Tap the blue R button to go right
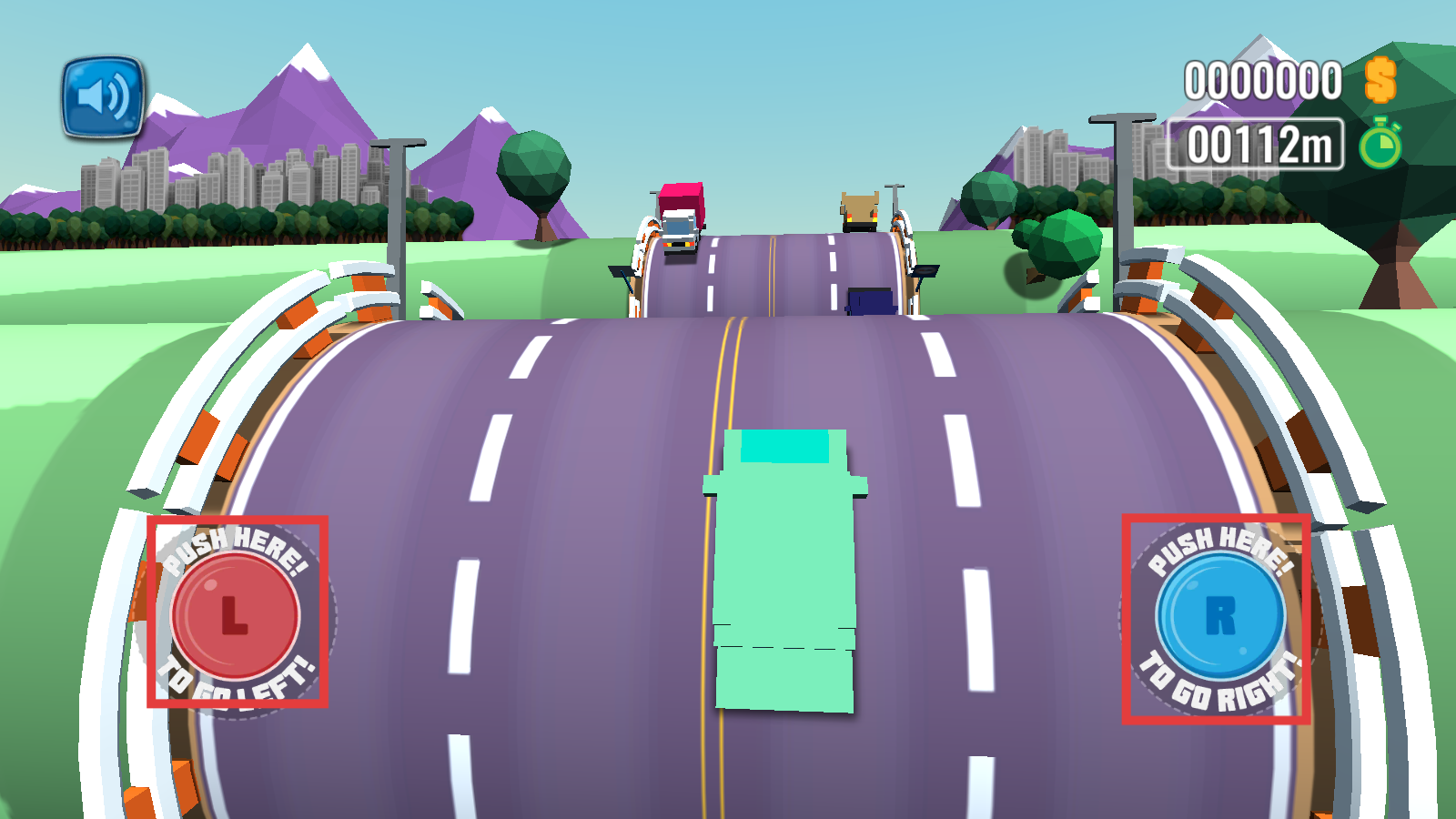Viewport: 1456px width, 819px height. 1219,616
